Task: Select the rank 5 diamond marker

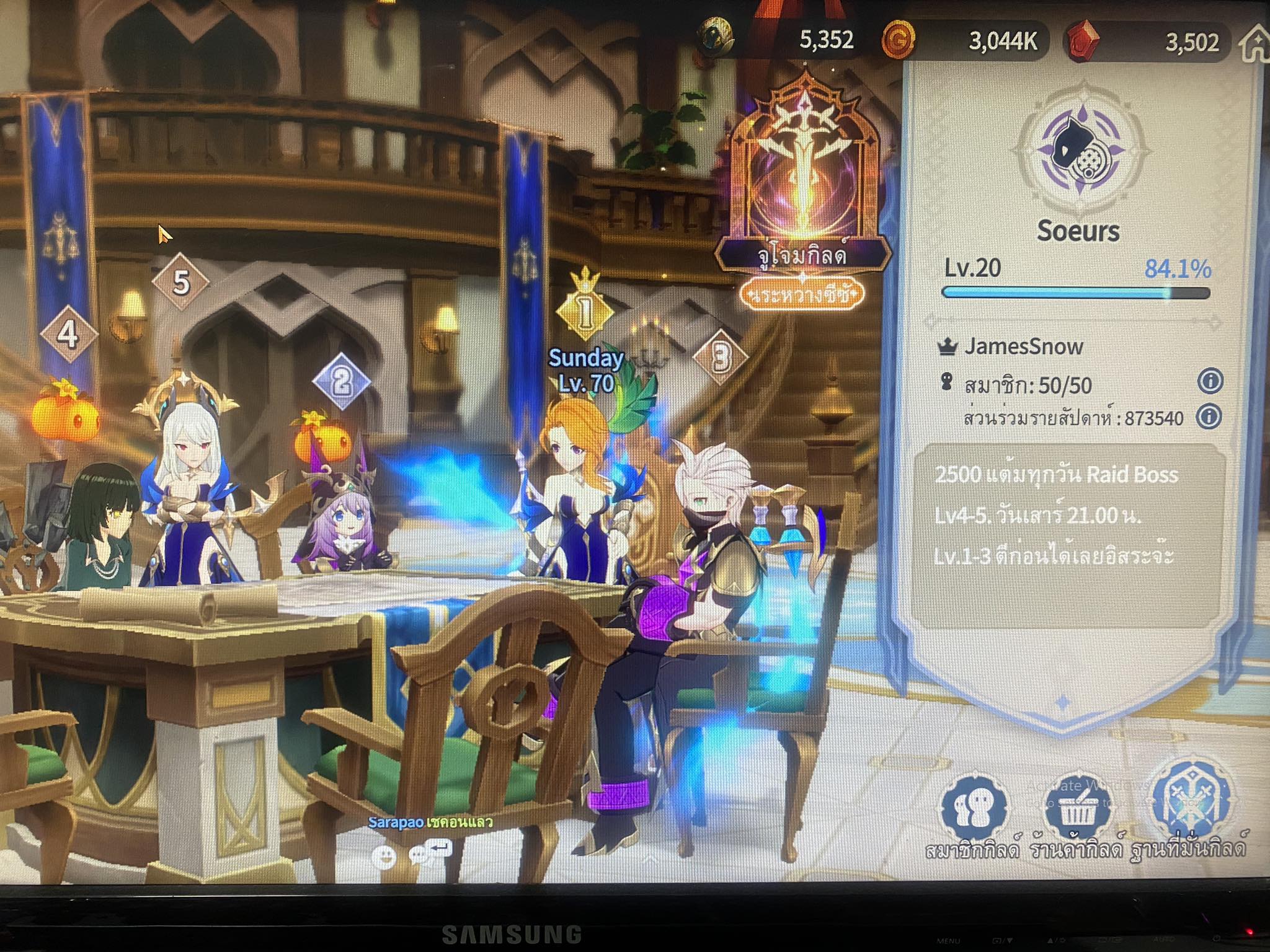Action: pos(180,282)
